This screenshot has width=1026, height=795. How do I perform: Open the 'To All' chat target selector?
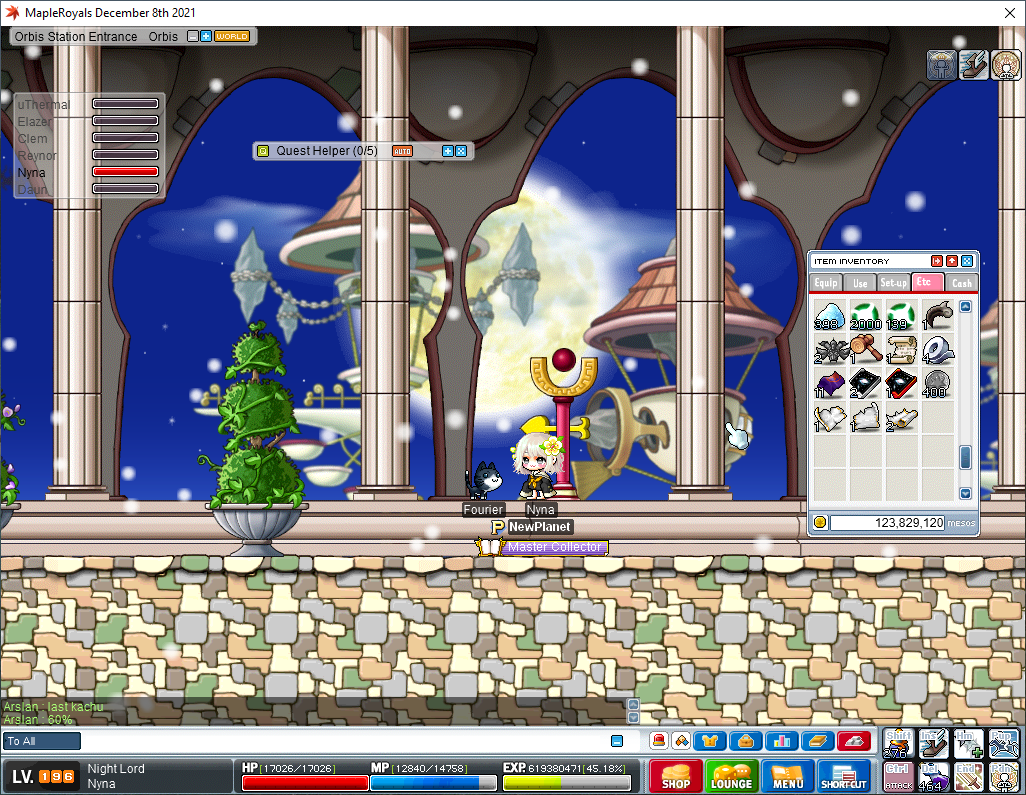[42, 741]
